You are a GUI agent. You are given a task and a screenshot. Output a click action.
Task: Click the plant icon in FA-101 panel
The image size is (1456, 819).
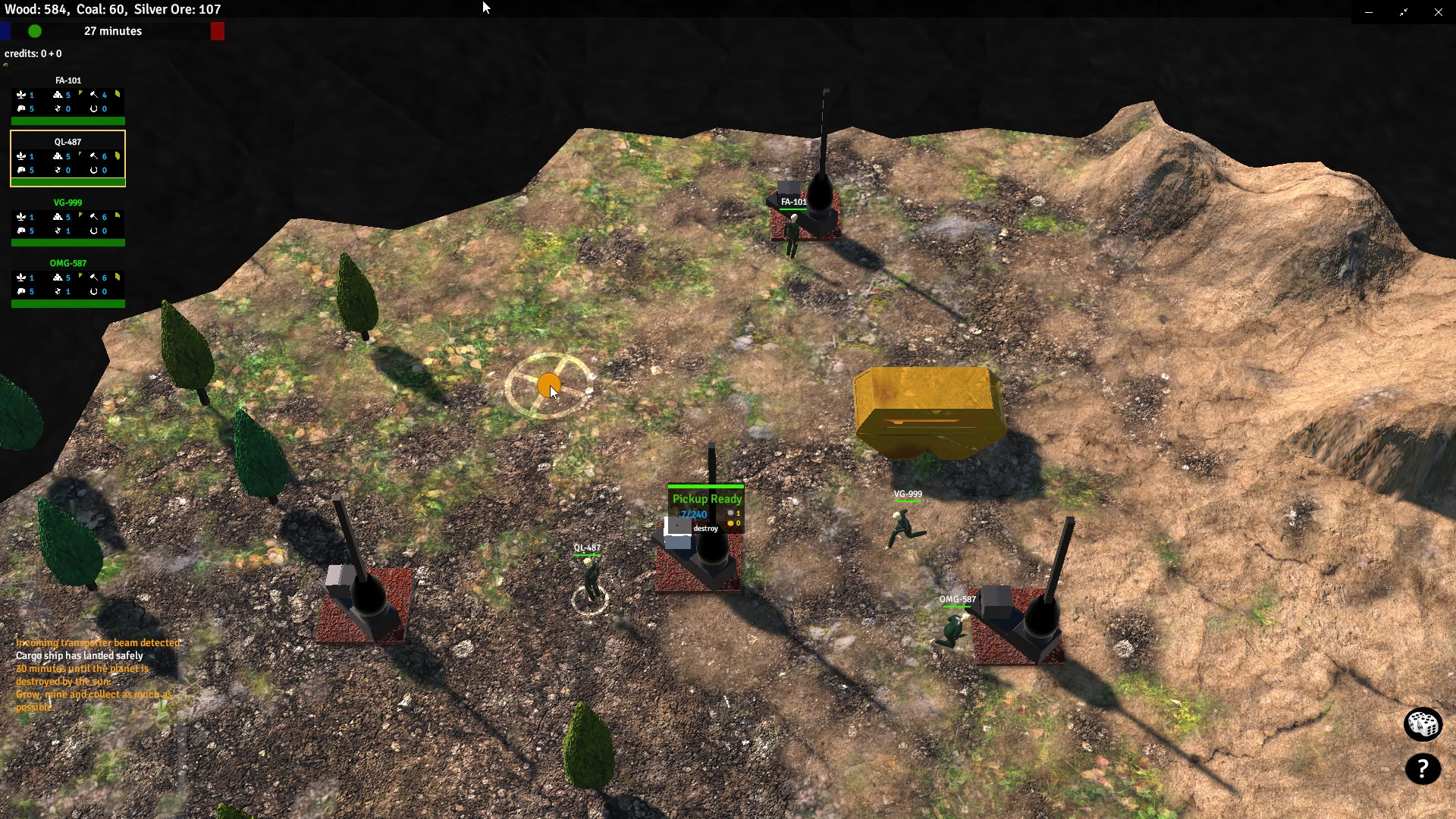pos(22,96)
